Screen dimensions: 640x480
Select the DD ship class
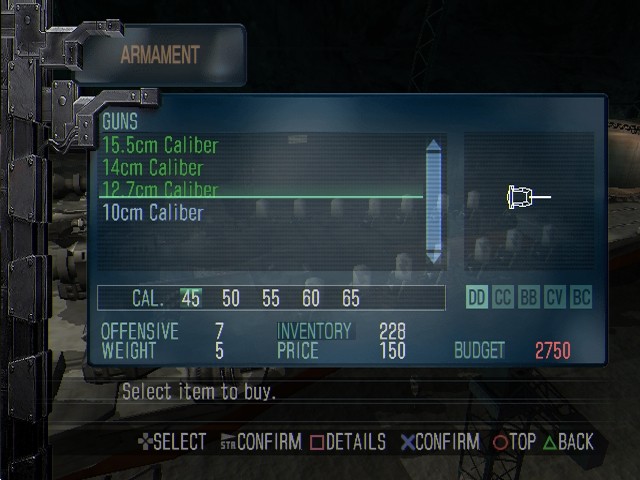pyautogui.click(x=478, y=298)
